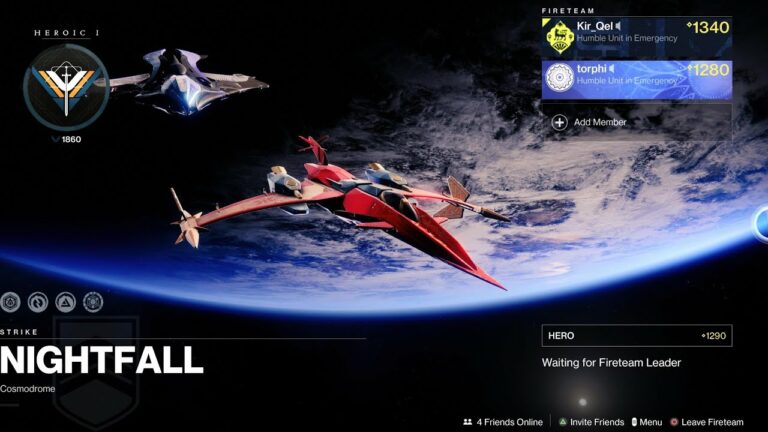The width and height of the screenshot is (768, 432).
Task: Inspect the lightning bolt modifier icon
Action: point(38,301)
